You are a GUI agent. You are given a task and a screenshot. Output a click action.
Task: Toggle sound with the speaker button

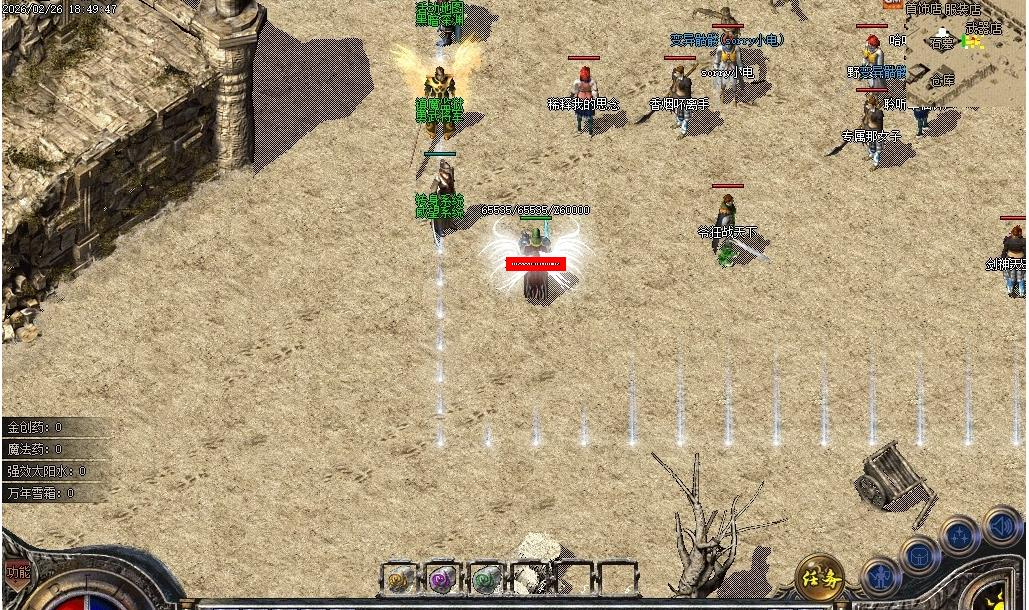tap(1000, 524)
